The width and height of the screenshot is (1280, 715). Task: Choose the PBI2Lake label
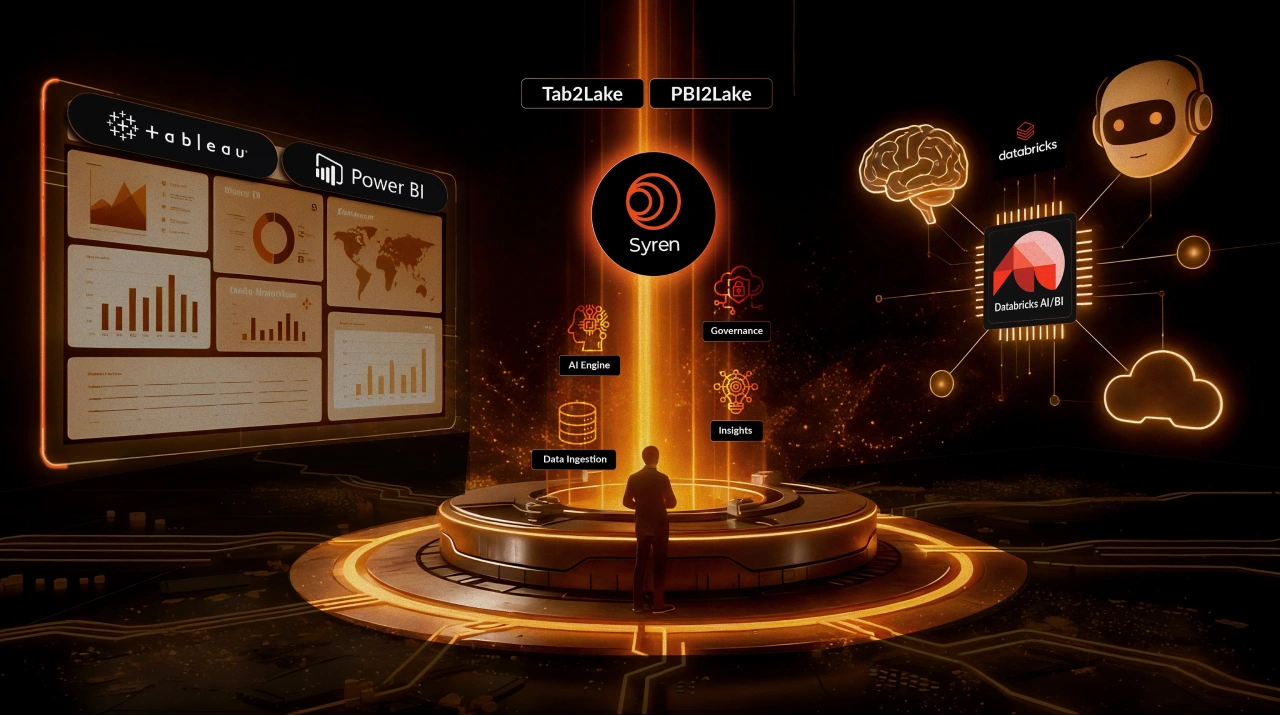click(x=711, y=94)
